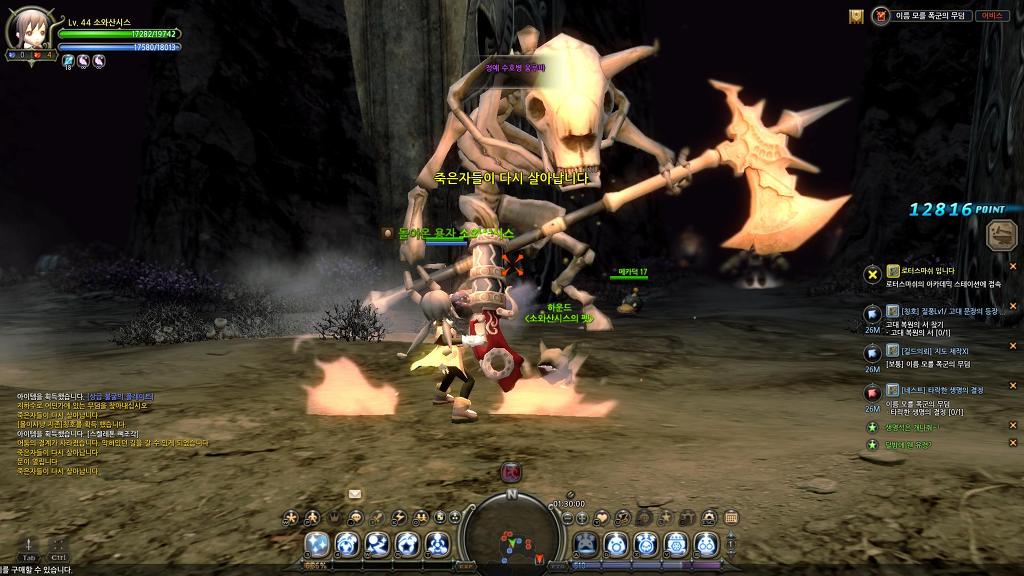Open the calendar grid menu icon

click(x=731, y=517)
